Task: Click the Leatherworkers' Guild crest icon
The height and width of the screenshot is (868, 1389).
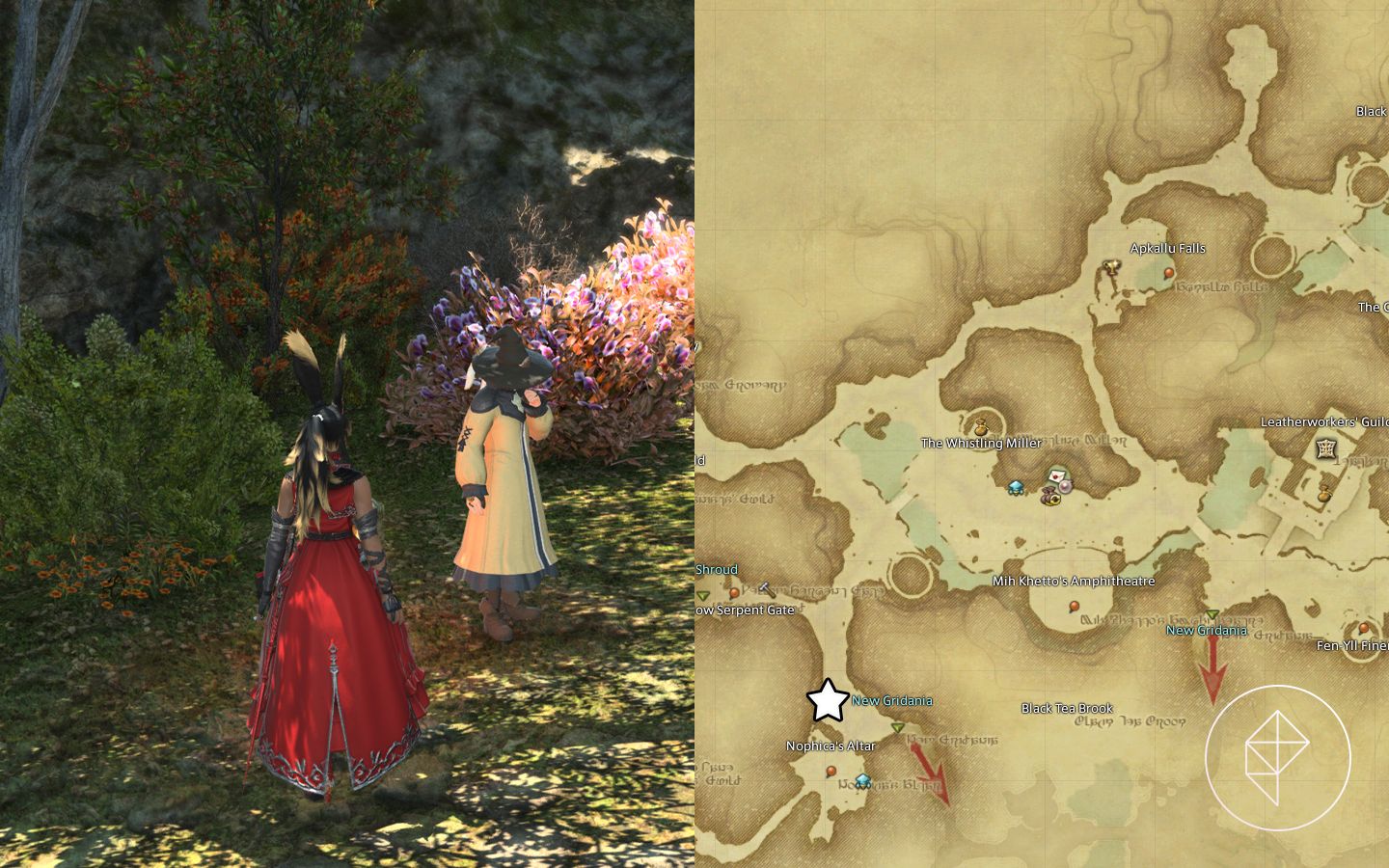Action: coord(1324,449)
